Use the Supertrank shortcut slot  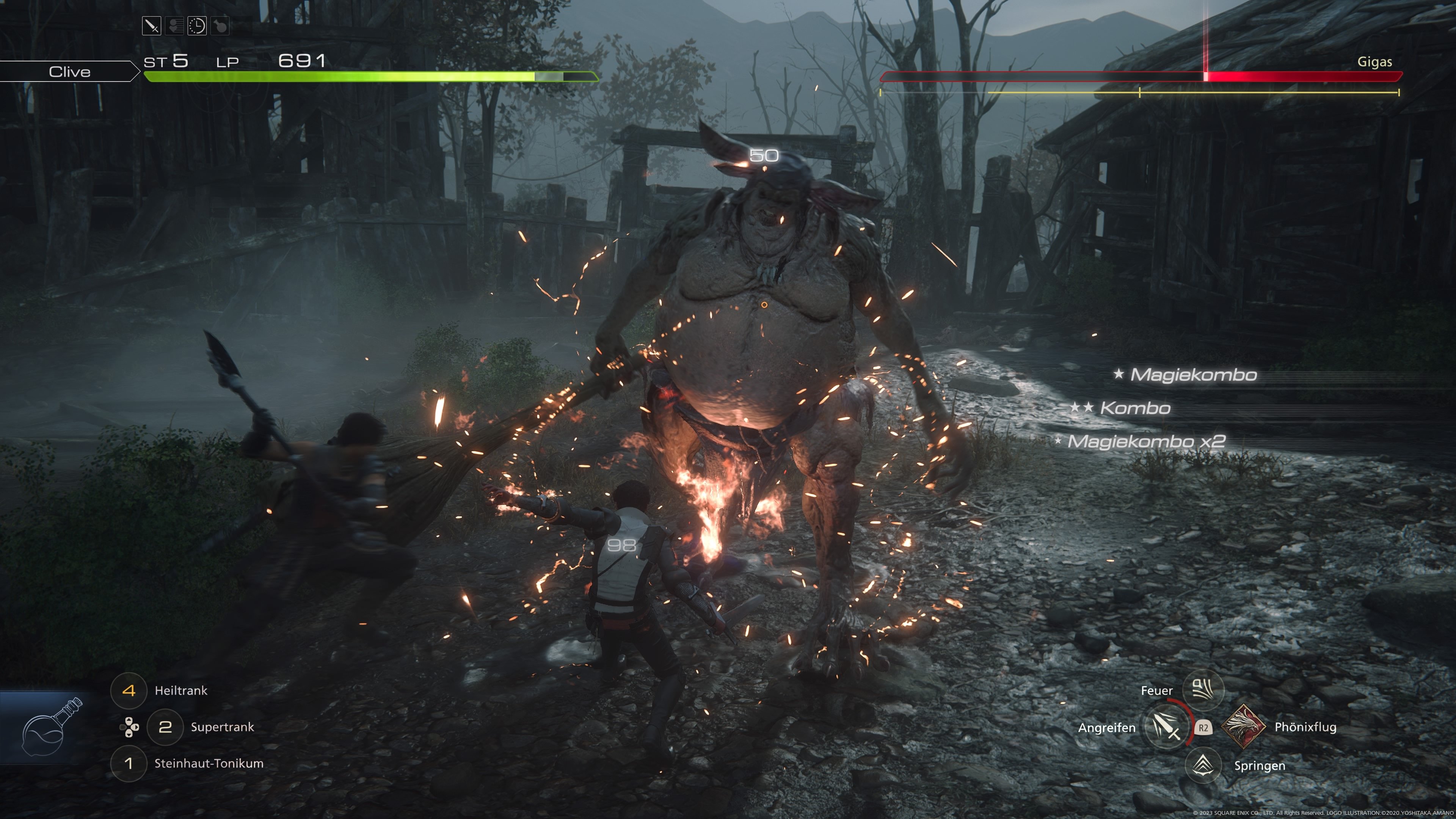[x=165, y=727]
